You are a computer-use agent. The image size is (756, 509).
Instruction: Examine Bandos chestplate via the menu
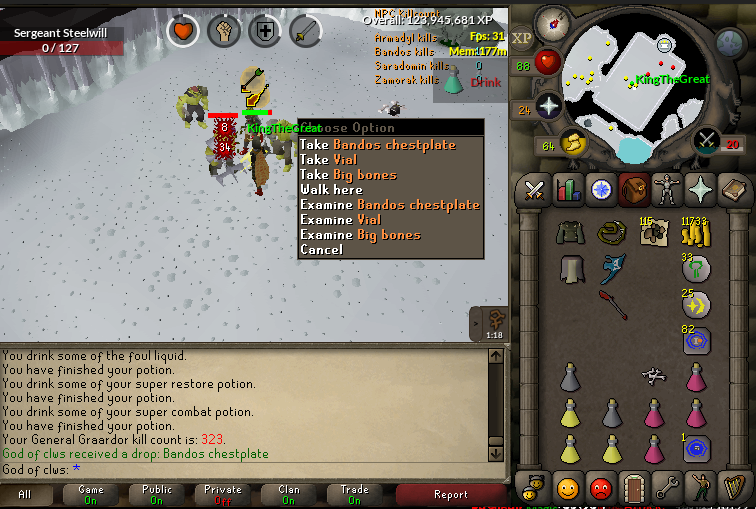click(x=390, y=205)
